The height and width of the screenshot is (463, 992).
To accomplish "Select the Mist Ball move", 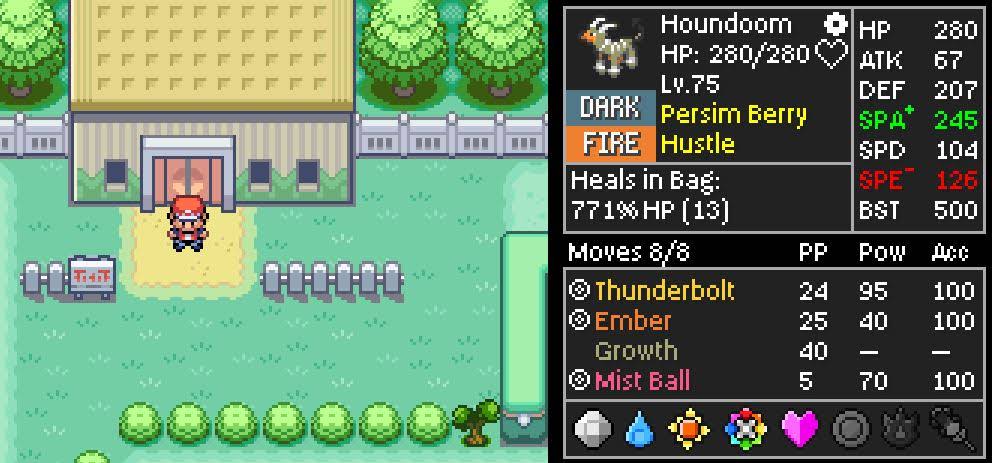I will pyautogui.click(x=642, y=381).
